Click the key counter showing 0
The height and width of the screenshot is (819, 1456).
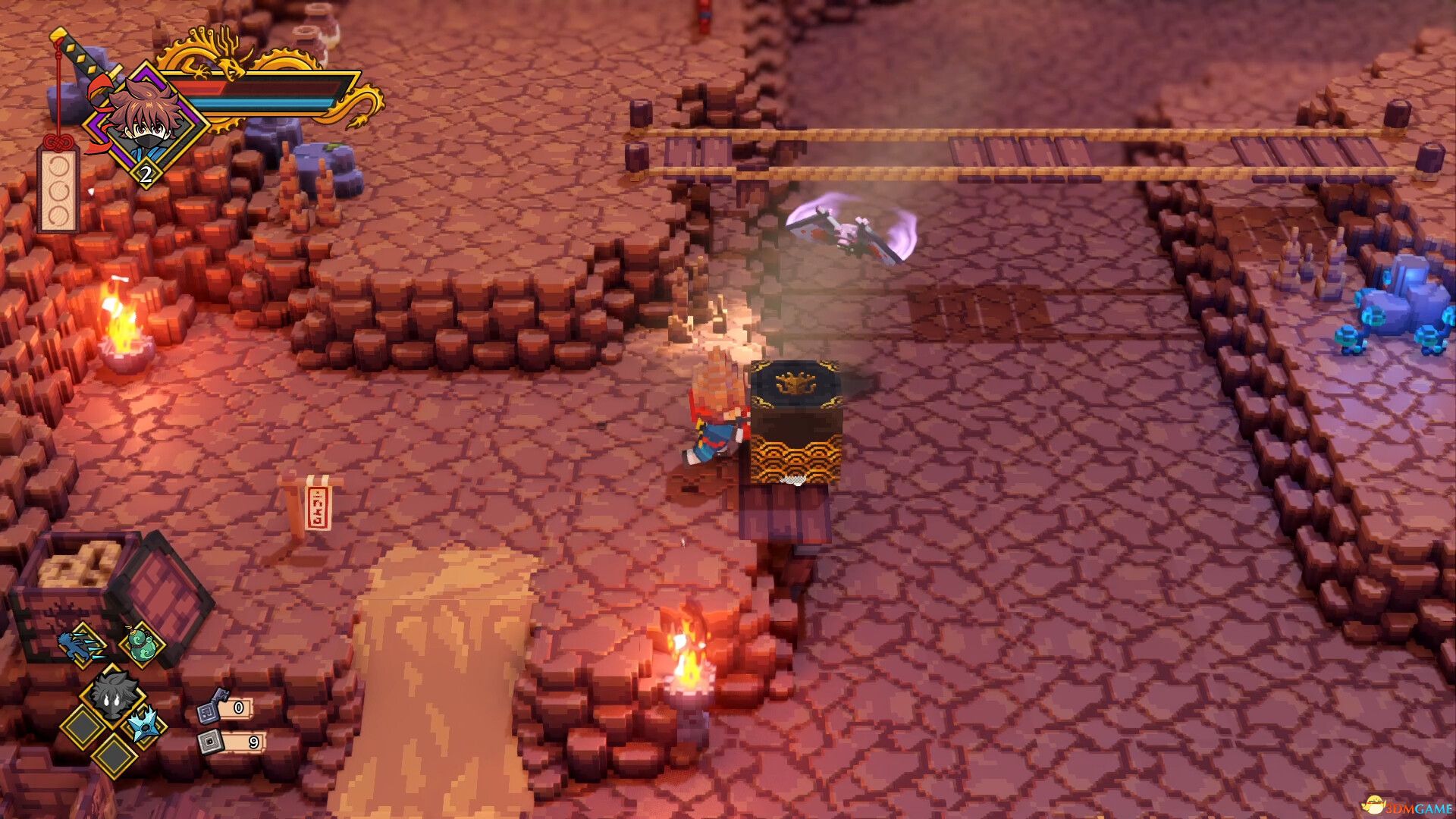[239, 708]
